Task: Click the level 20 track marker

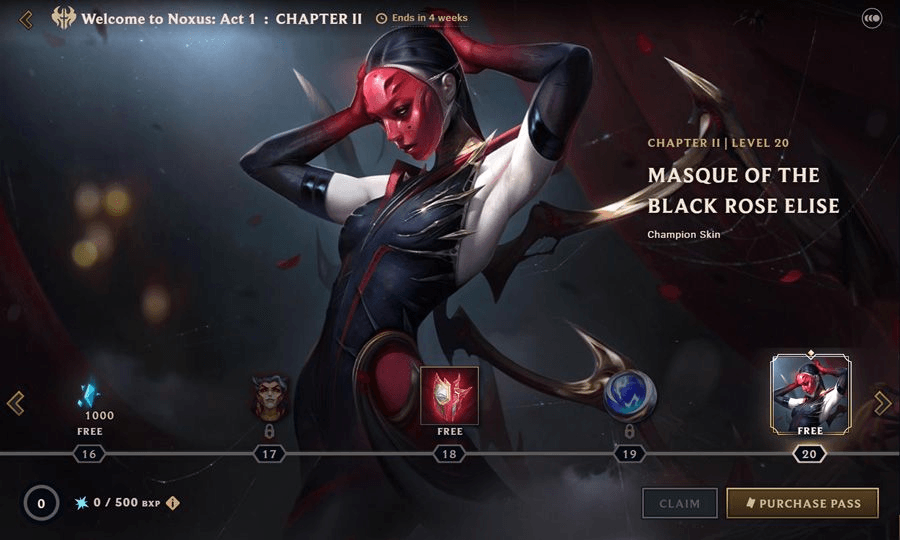Action: (809, 454)
